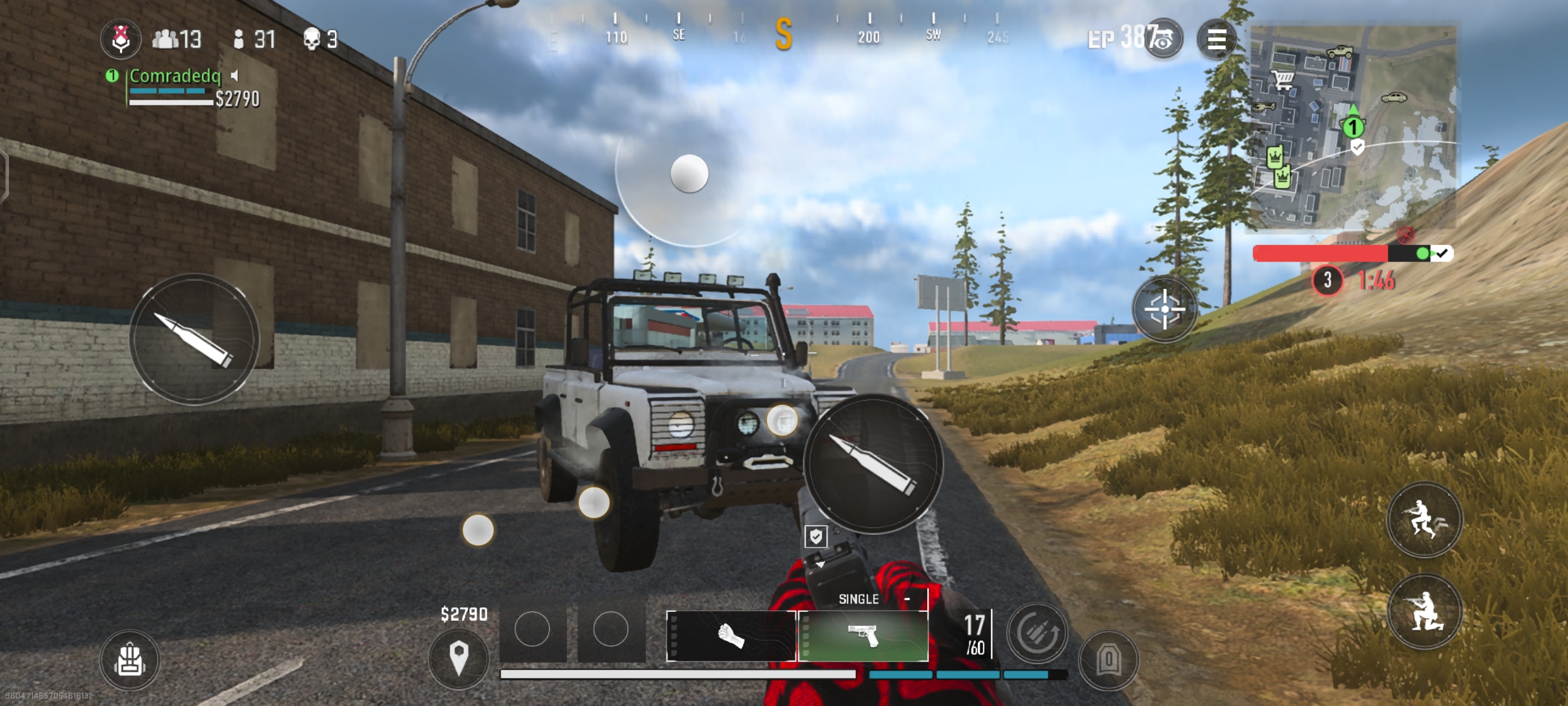
Task: Reload the weapon
Action: point(1037,632)
